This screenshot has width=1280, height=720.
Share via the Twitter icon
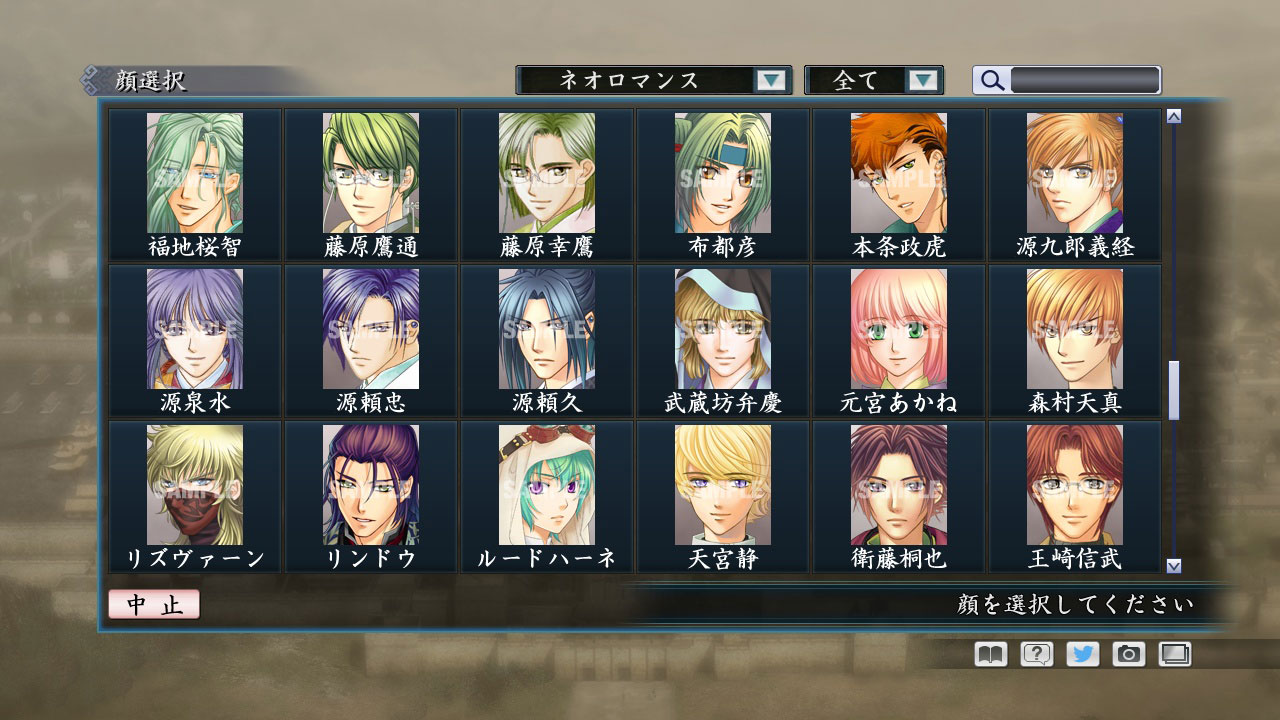point(1081,654)
